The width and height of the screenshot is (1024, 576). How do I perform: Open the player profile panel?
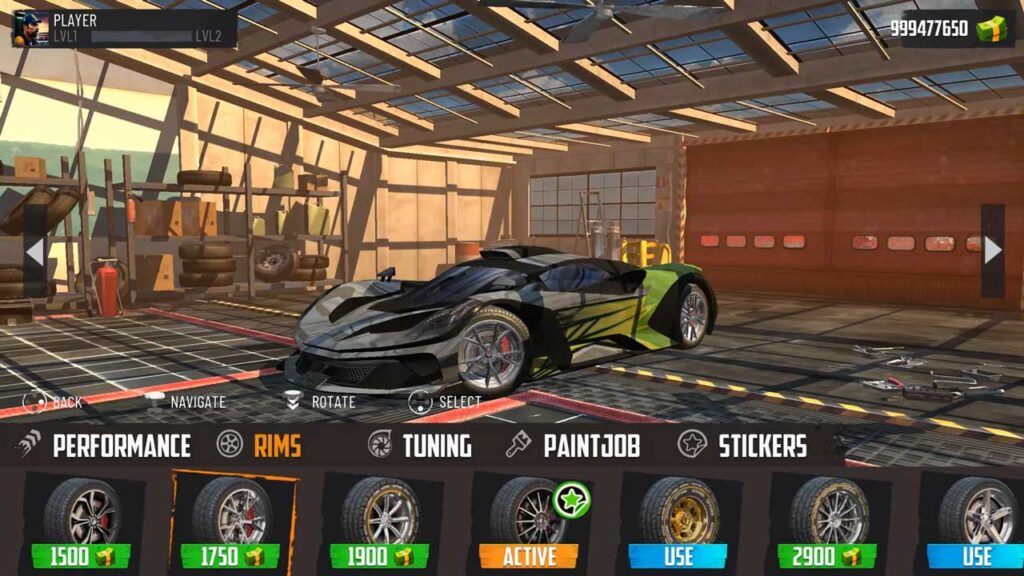point(120,28)
